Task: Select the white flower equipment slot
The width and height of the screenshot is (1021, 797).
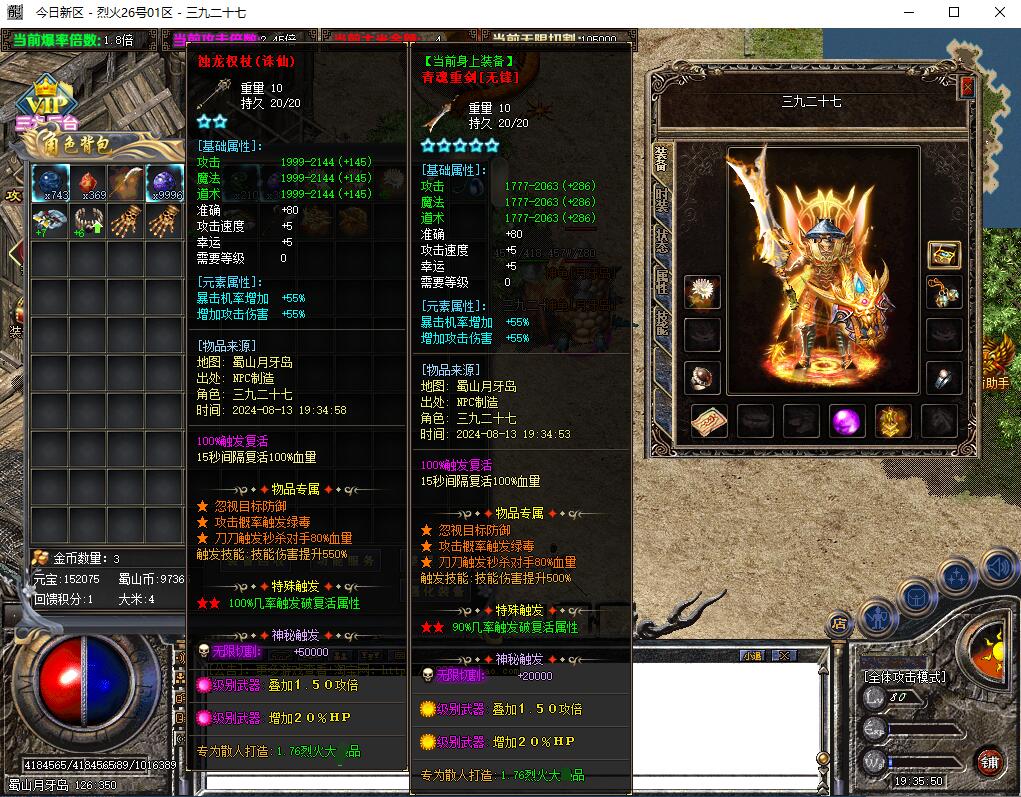Action: click(703, 292)
